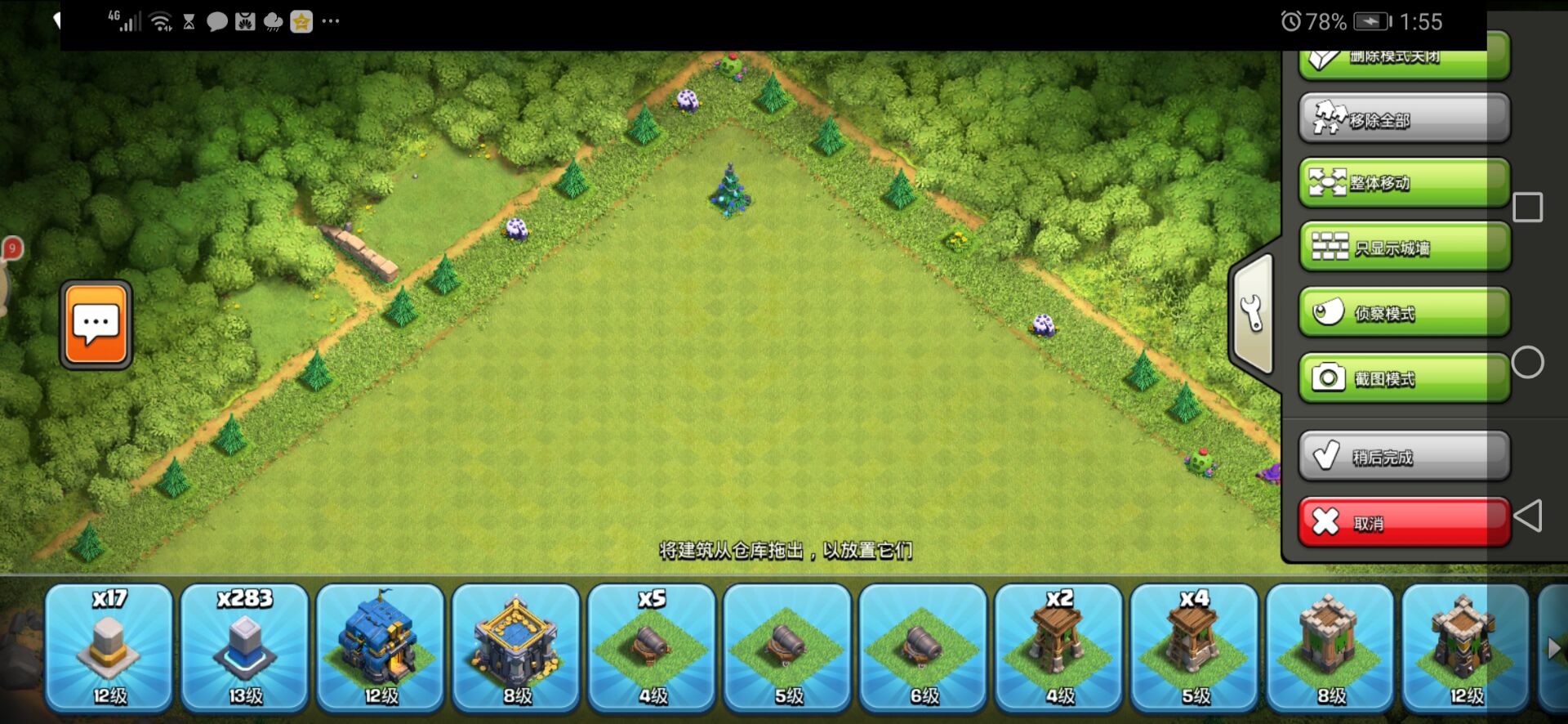Select 稍后完成 finish later

point(1403,456)
